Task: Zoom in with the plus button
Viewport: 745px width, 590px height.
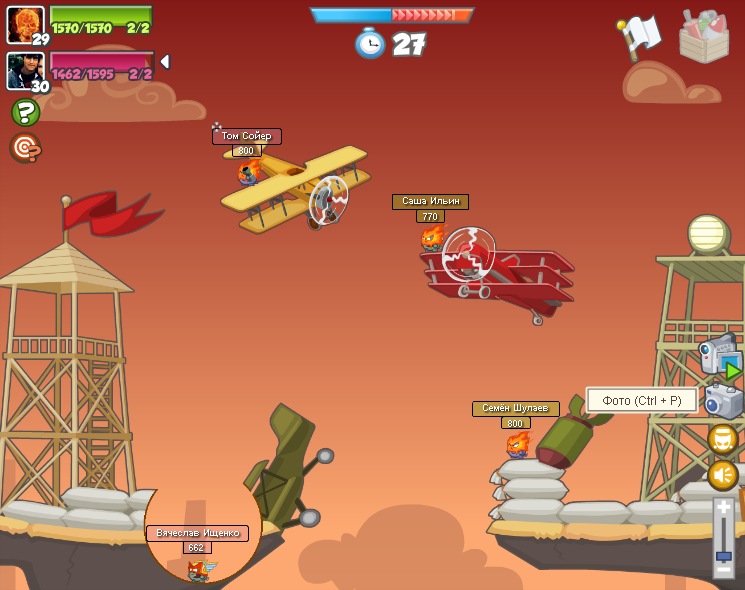Action: (x=724, y=509)
